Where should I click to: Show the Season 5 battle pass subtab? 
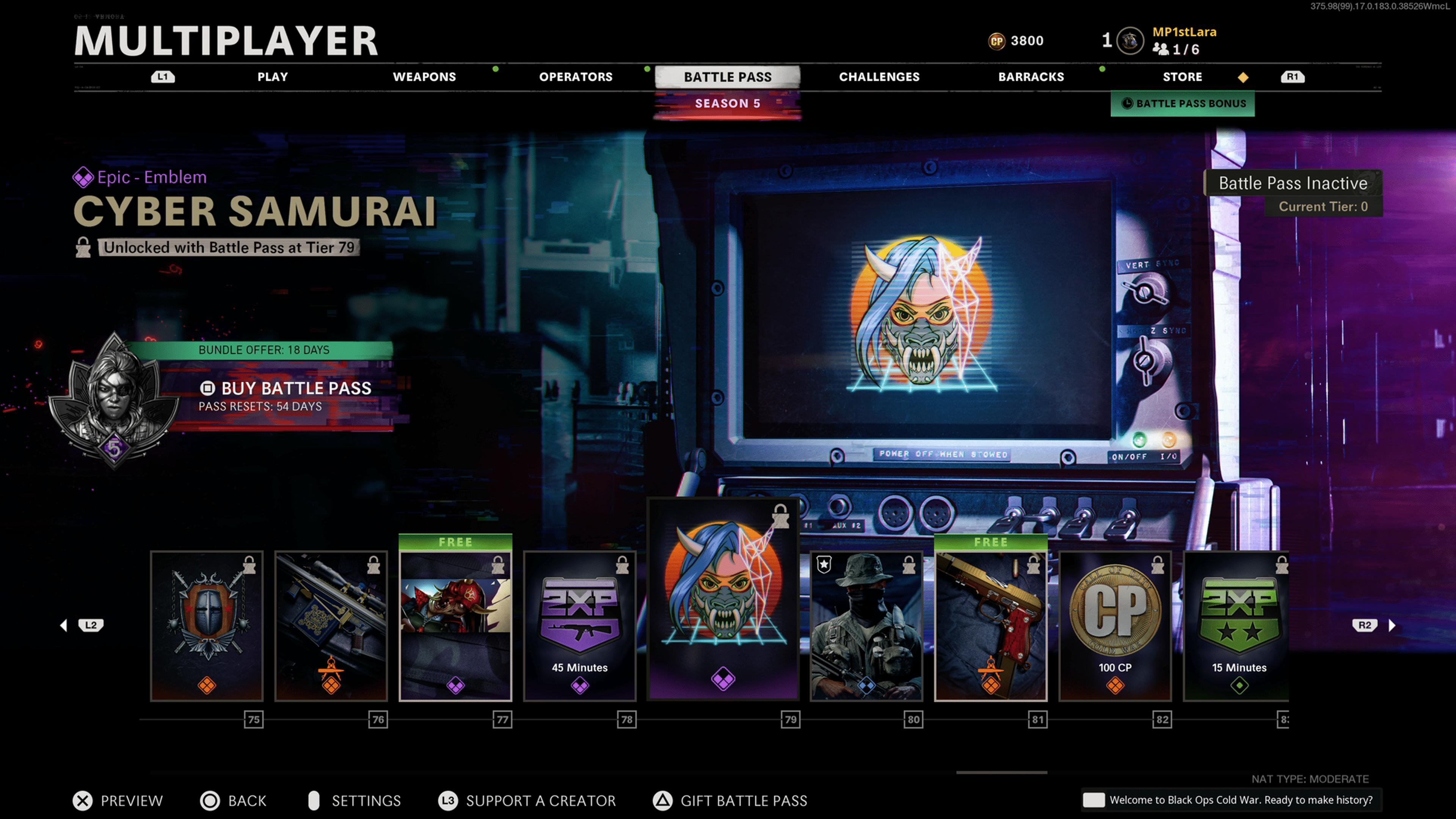[x=728, y=104]
